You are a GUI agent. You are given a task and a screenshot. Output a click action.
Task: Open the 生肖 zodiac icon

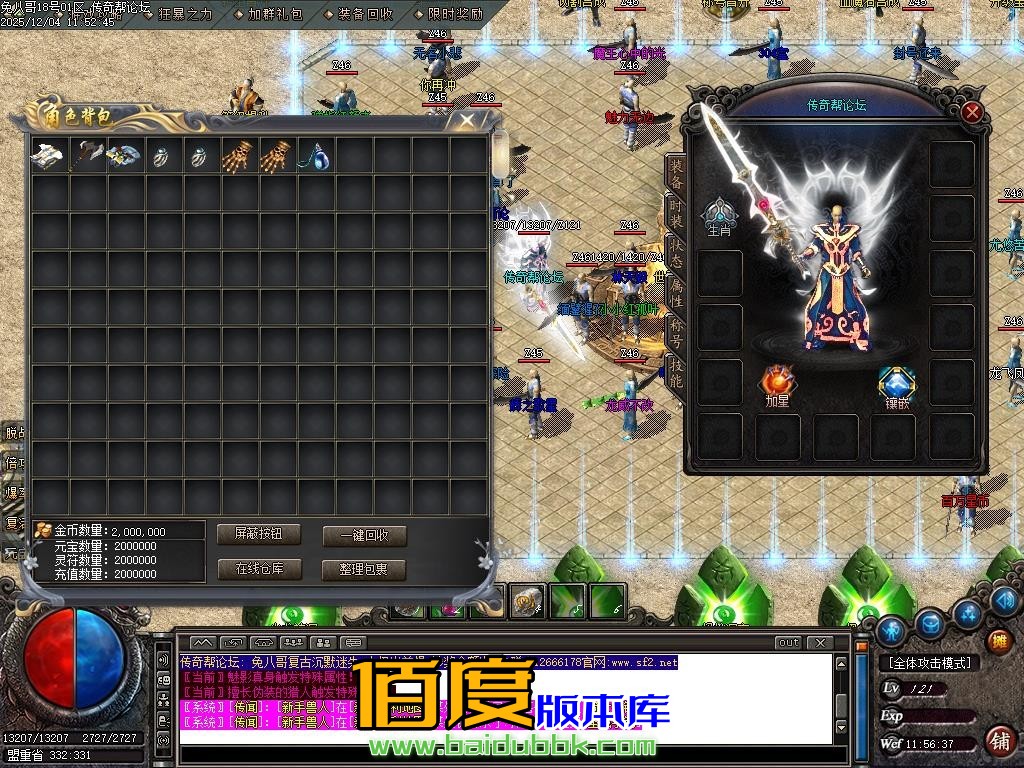[719, 216]
